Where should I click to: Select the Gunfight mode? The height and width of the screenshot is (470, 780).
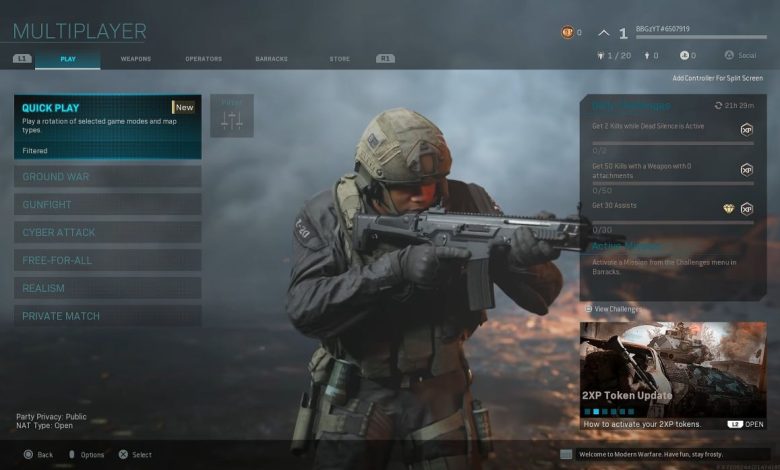[107, 205]
